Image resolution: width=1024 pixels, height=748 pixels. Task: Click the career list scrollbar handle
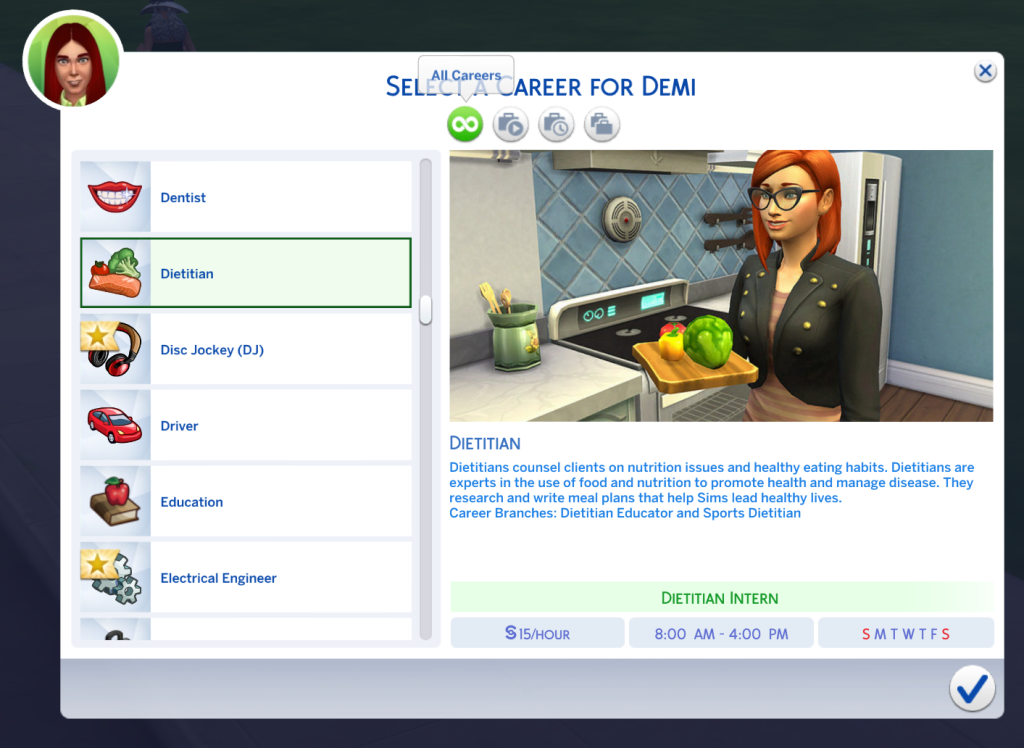[x=426, y=309]
